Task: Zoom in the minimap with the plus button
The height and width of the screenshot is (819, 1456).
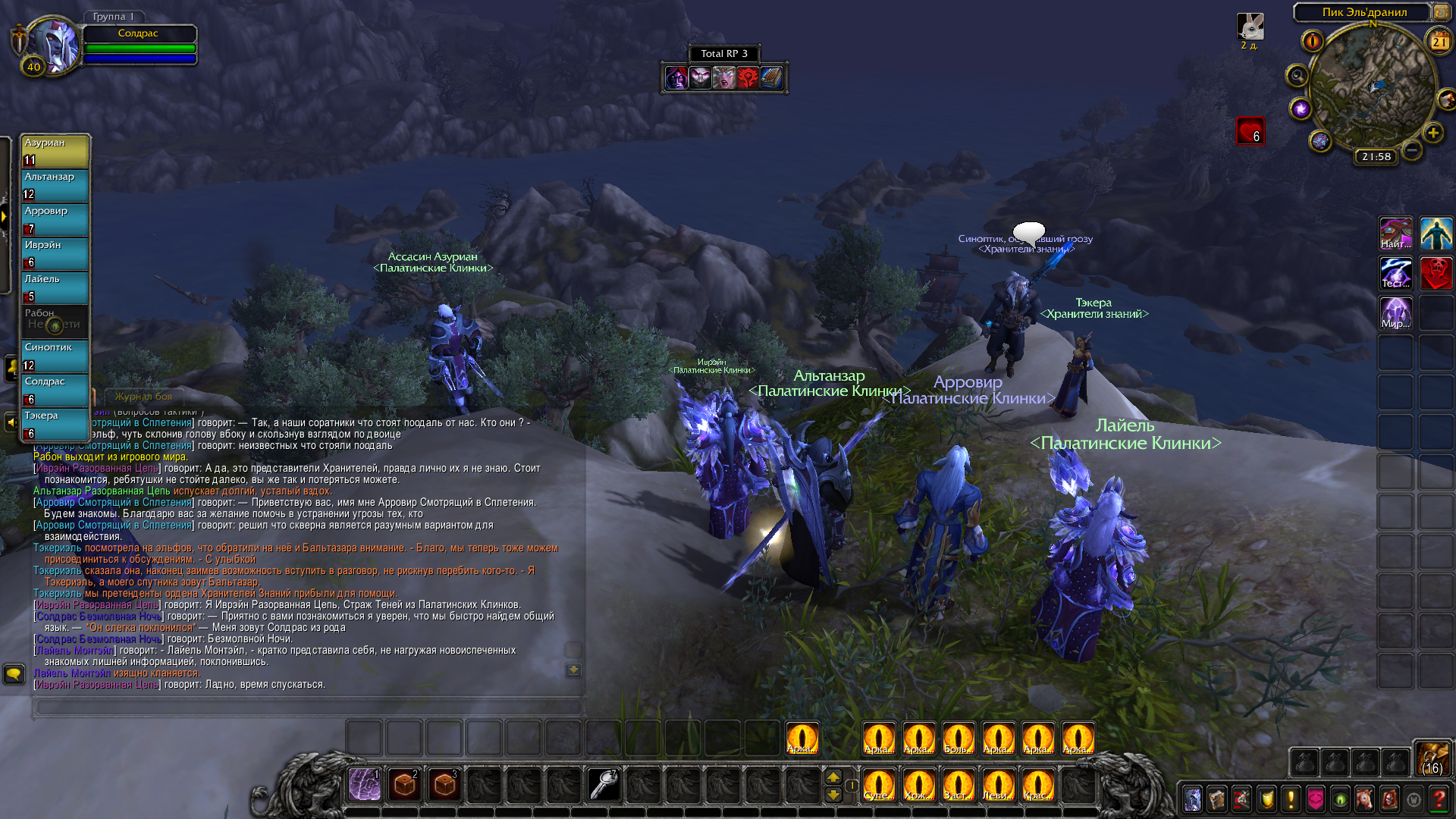Action: pyautogui.click(x=1432, y=133)
